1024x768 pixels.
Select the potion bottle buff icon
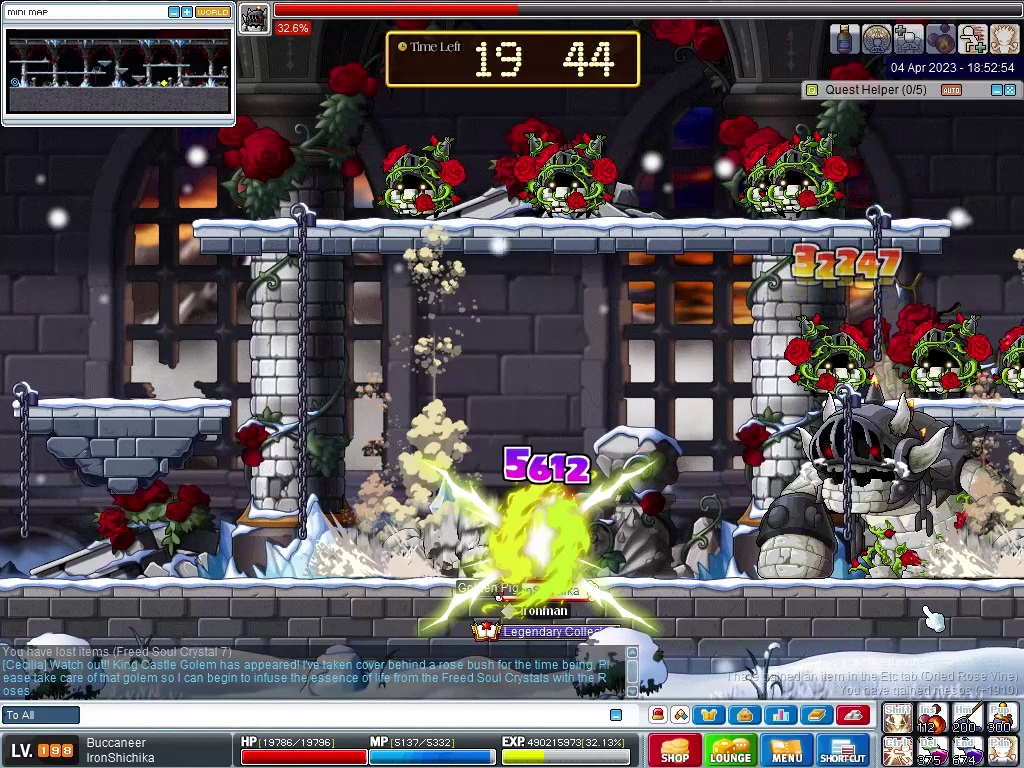[x=845, y=39]
